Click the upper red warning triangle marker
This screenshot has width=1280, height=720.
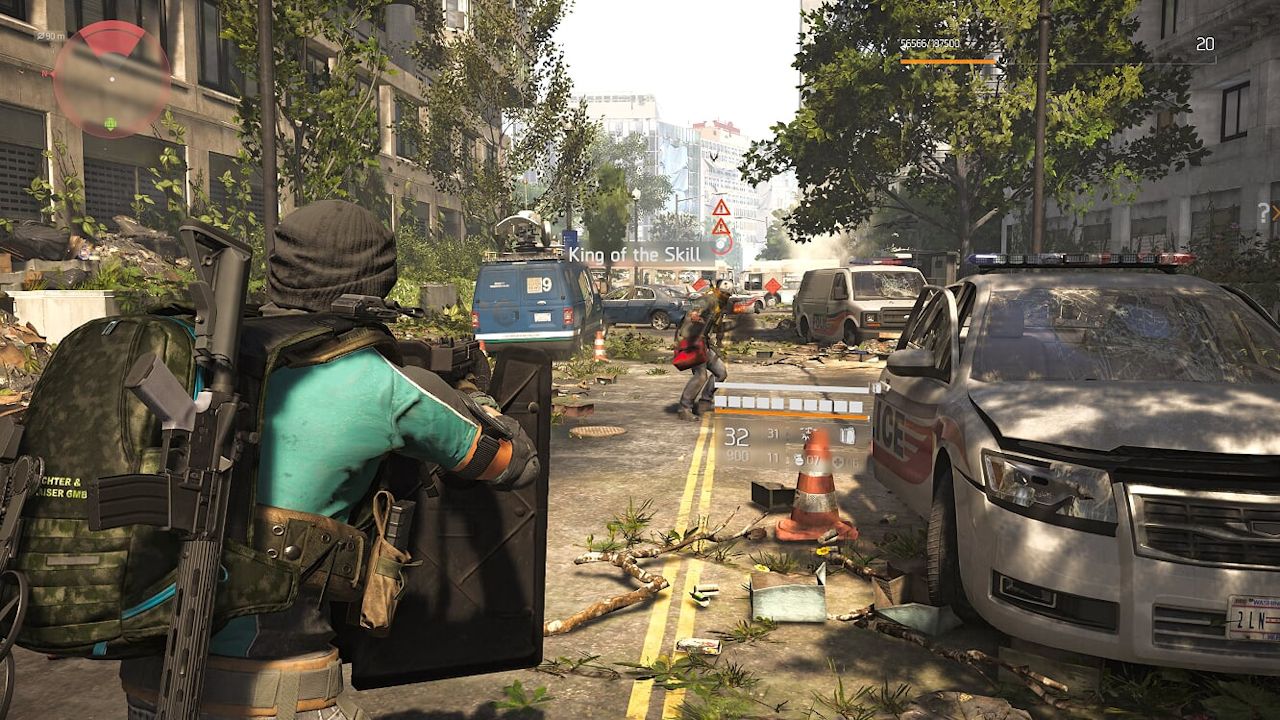click(x=720, y=207)
